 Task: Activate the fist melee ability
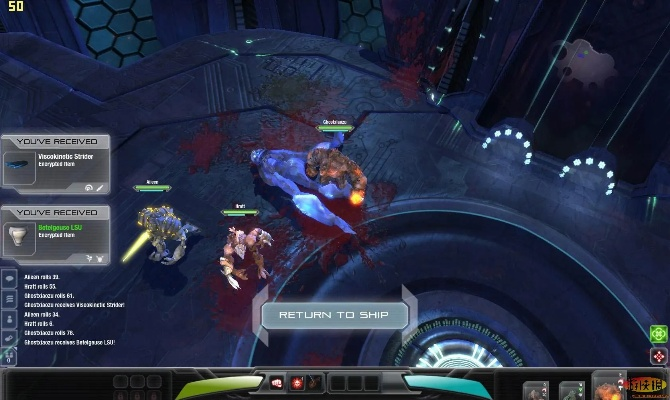(x=278, y=382)
